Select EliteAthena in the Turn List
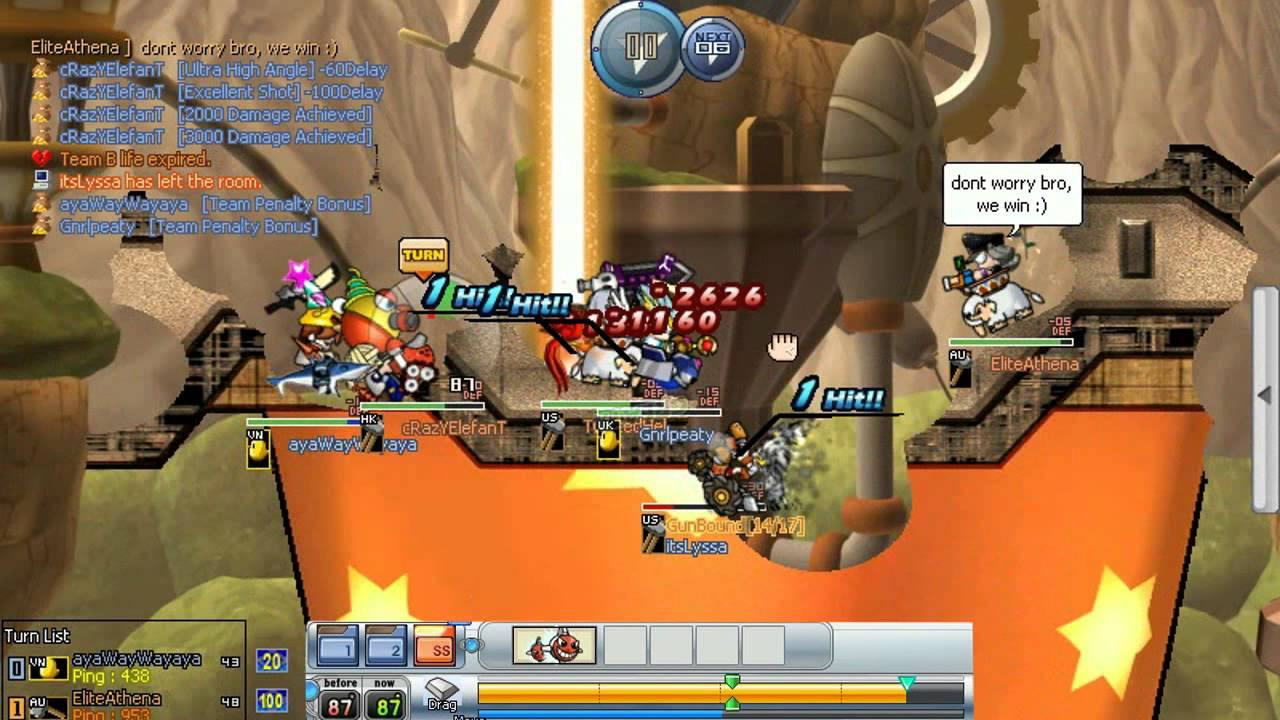This screenshot has width=1280, height=720. pyautogui.click(x=116, y=699)
